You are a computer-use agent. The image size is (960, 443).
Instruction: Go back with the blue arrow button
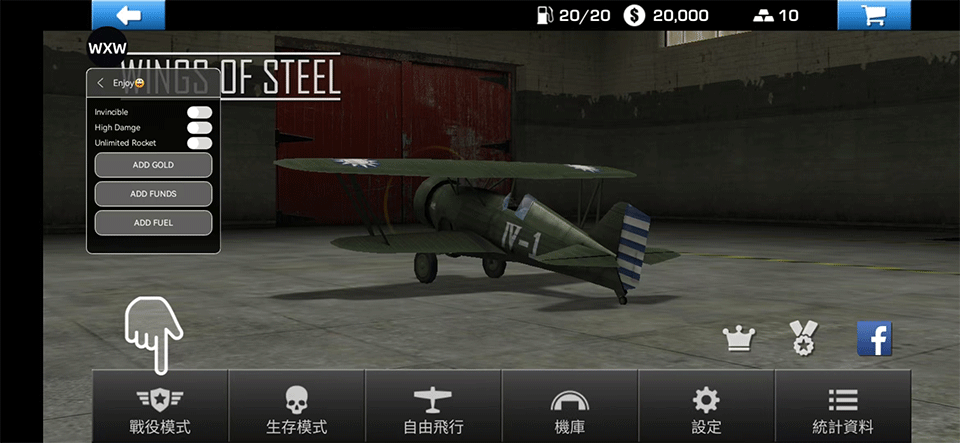pyautogui.click(x=128, y=15)
